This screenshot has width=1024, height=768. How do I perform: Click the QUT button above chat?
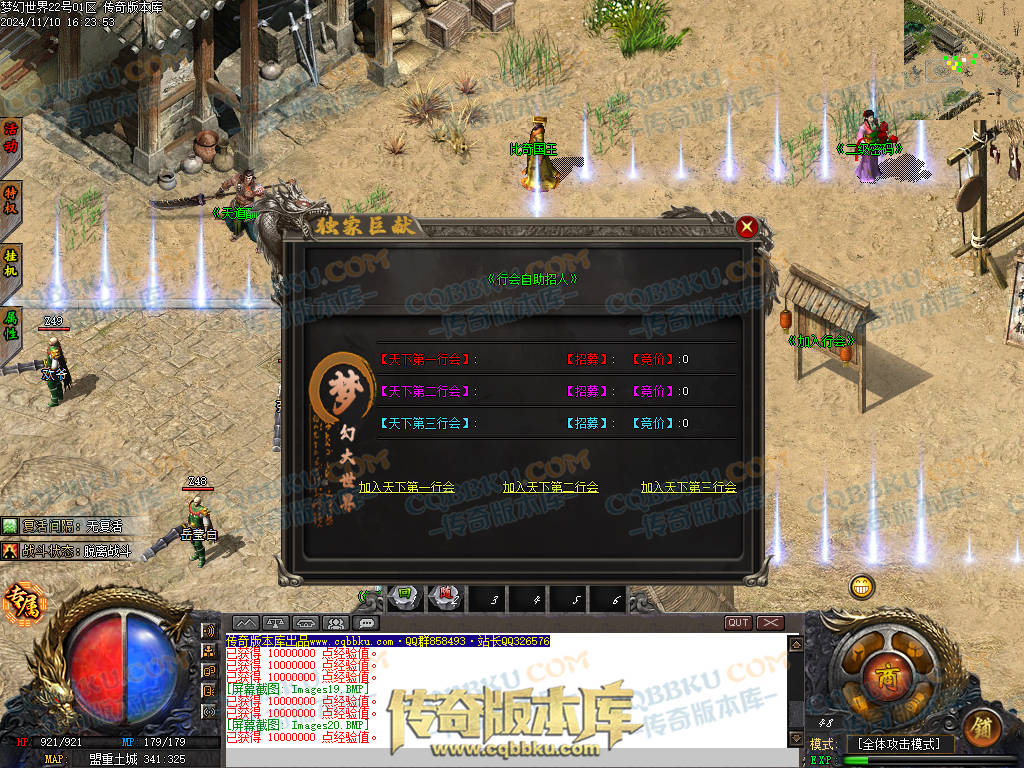tap(738, 623)
